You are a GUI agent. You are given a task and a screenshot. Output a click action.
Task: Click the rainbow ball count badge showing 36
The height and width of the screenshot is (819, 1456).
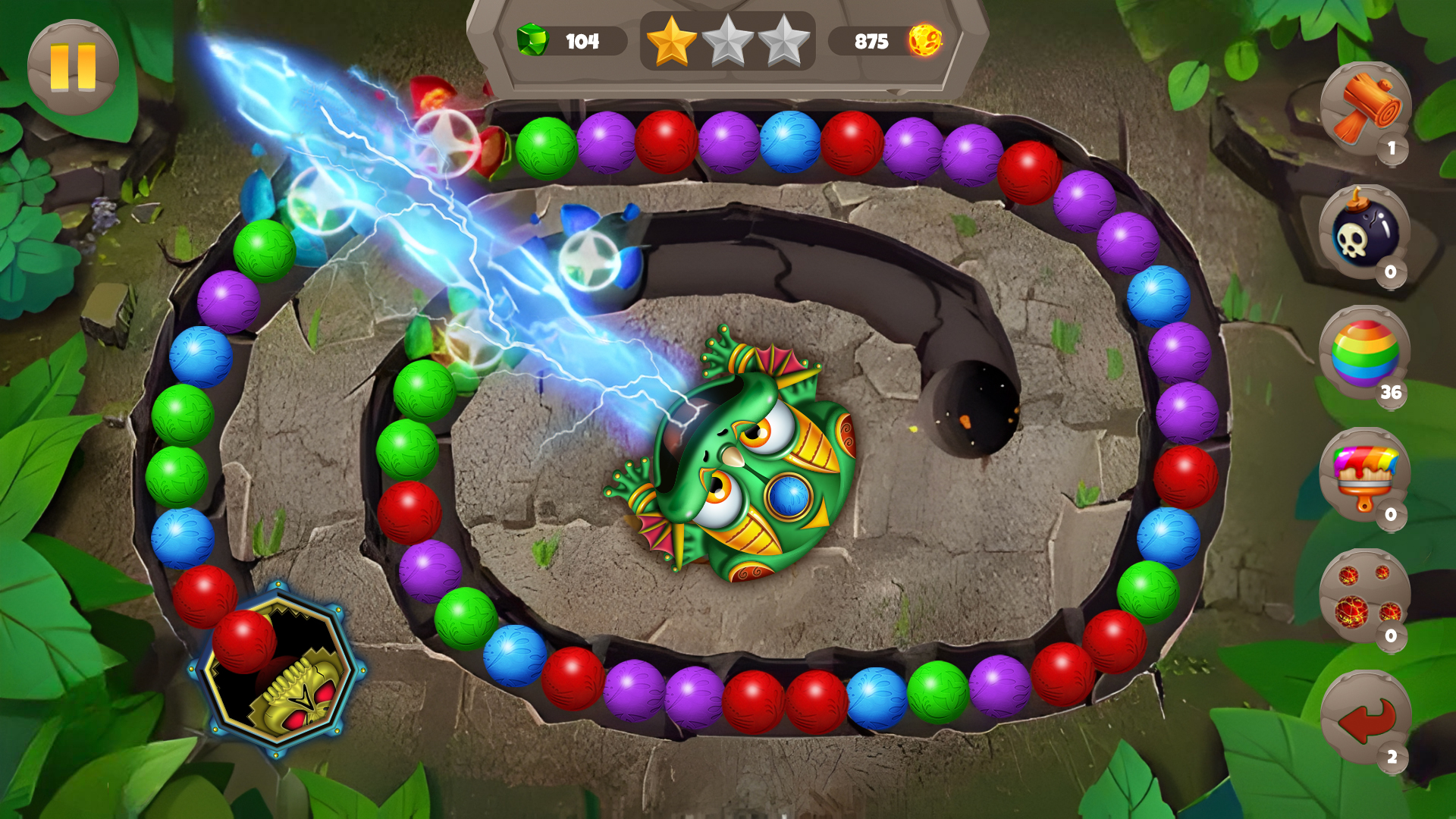[1392, 394]
